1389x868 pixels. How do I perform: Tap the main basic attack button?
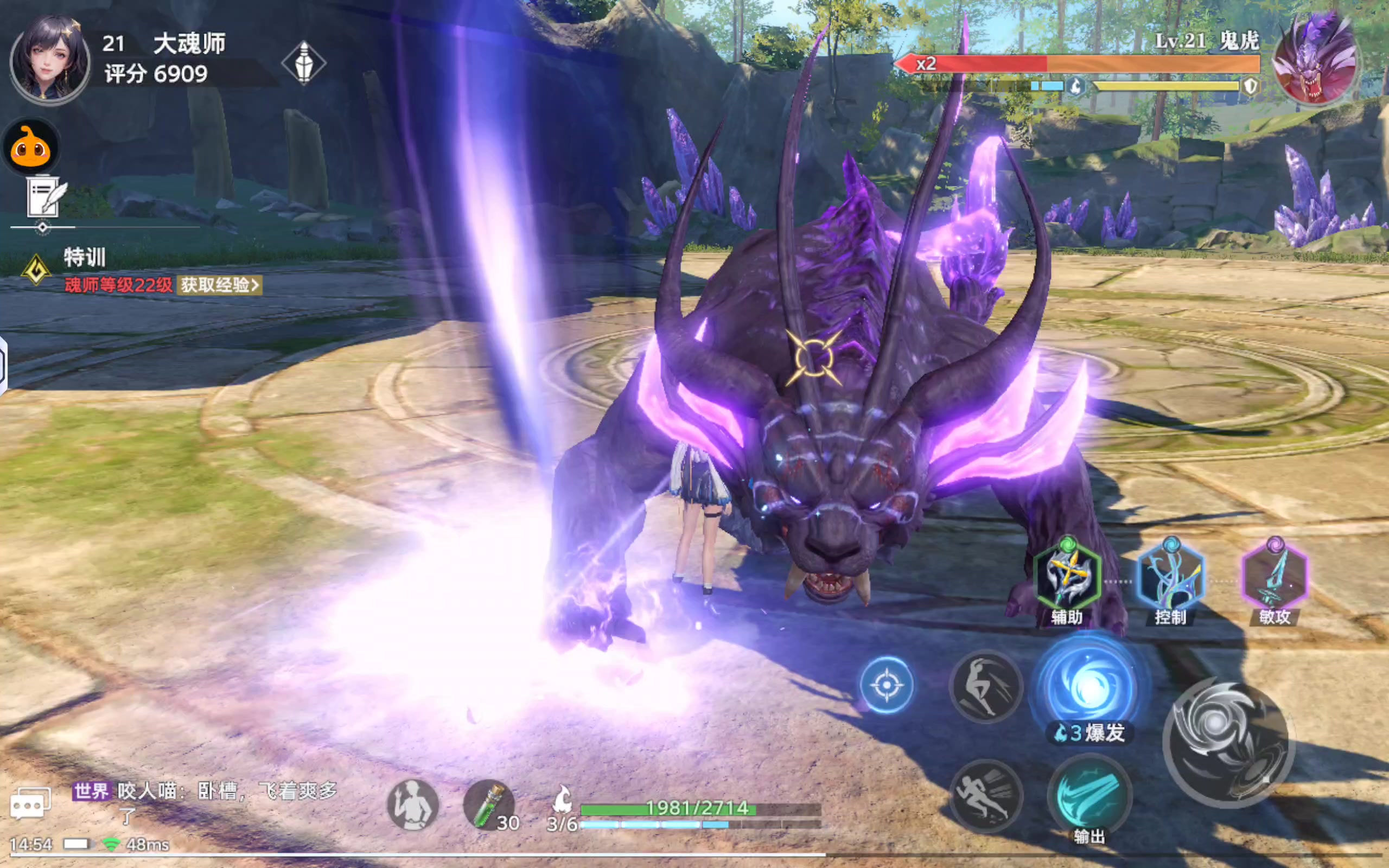1228,743
